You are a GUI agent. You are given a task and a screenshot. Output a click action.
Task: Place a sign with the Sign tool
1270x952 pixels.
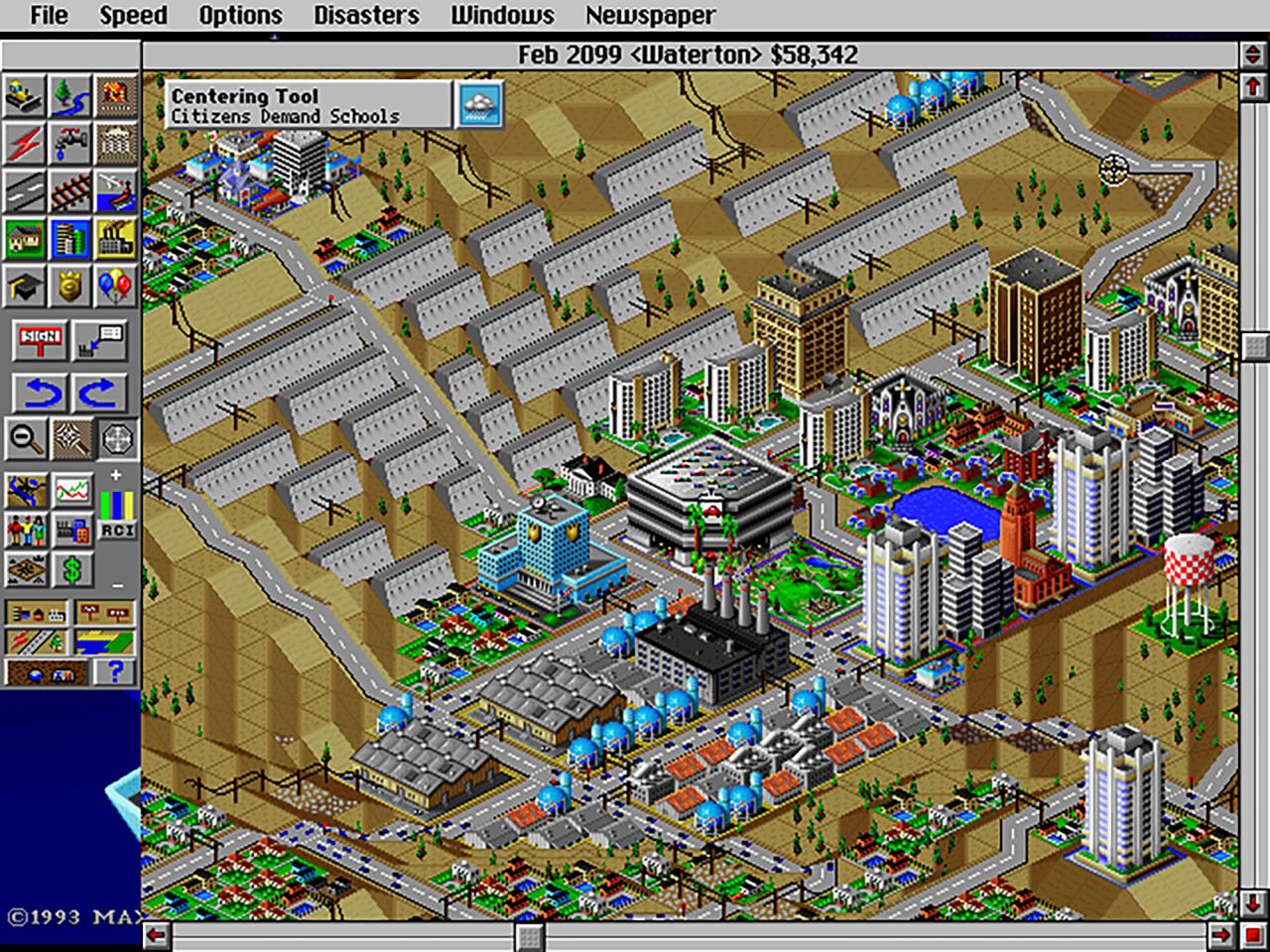coord(38,339)
